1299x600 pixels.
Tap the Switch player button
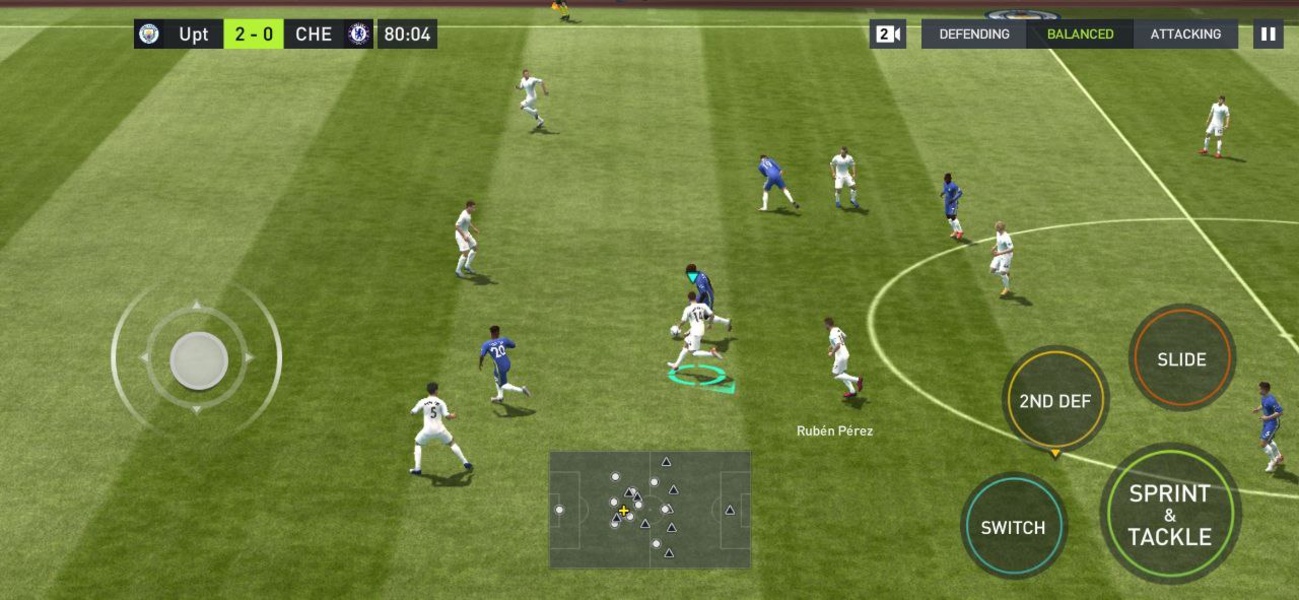[x=1013, y=527]
